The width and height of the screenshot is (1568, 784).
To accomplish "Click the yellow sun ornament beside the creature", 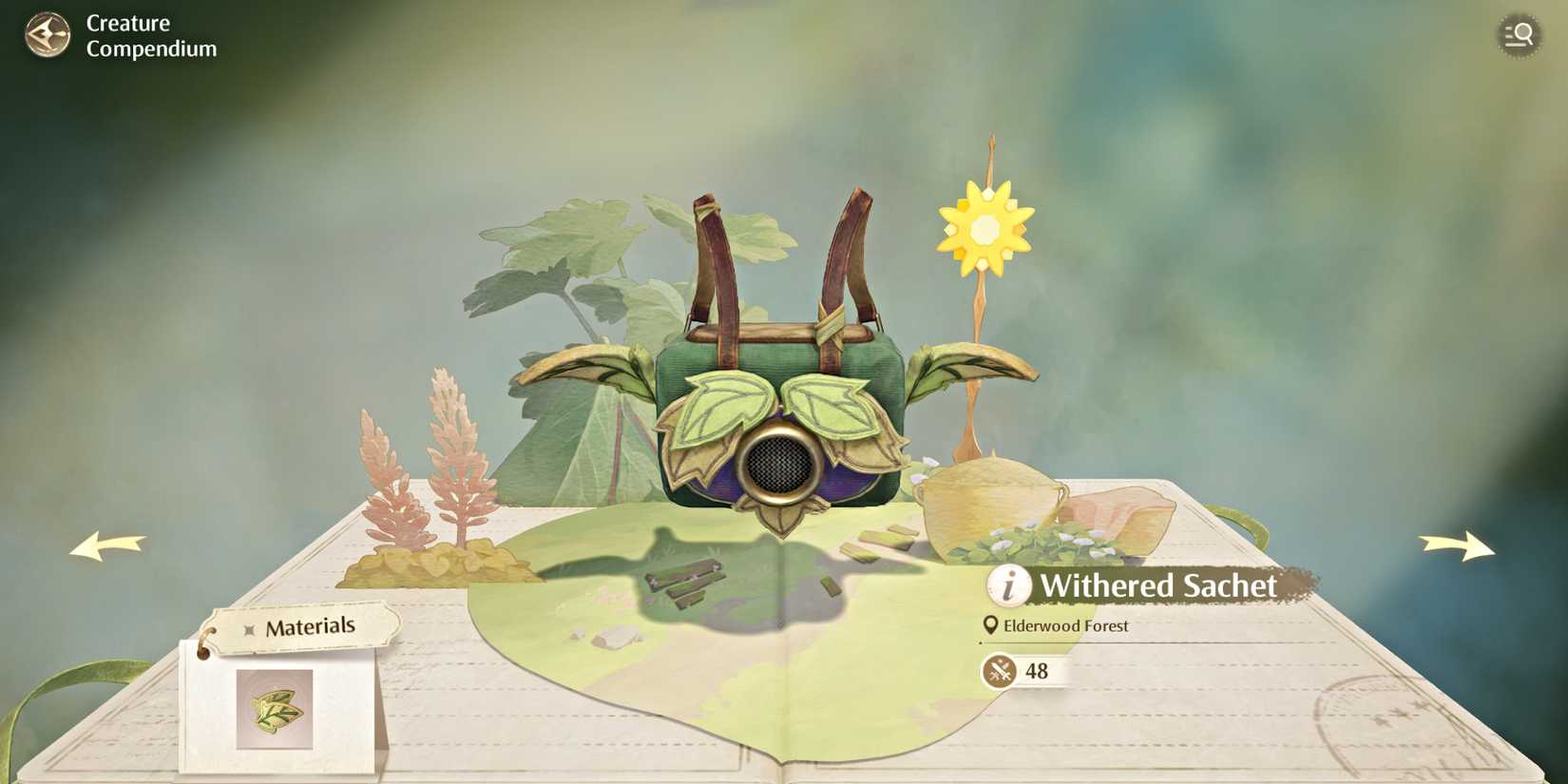I will pyautogui.click(x=983, y=231).
